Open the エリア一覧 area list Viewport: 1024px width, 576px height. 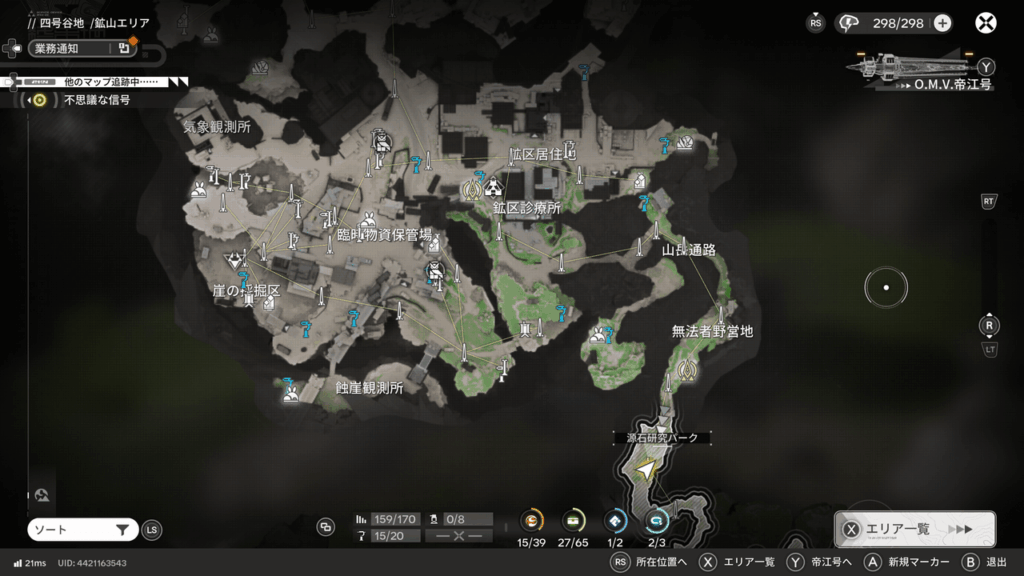914,529
